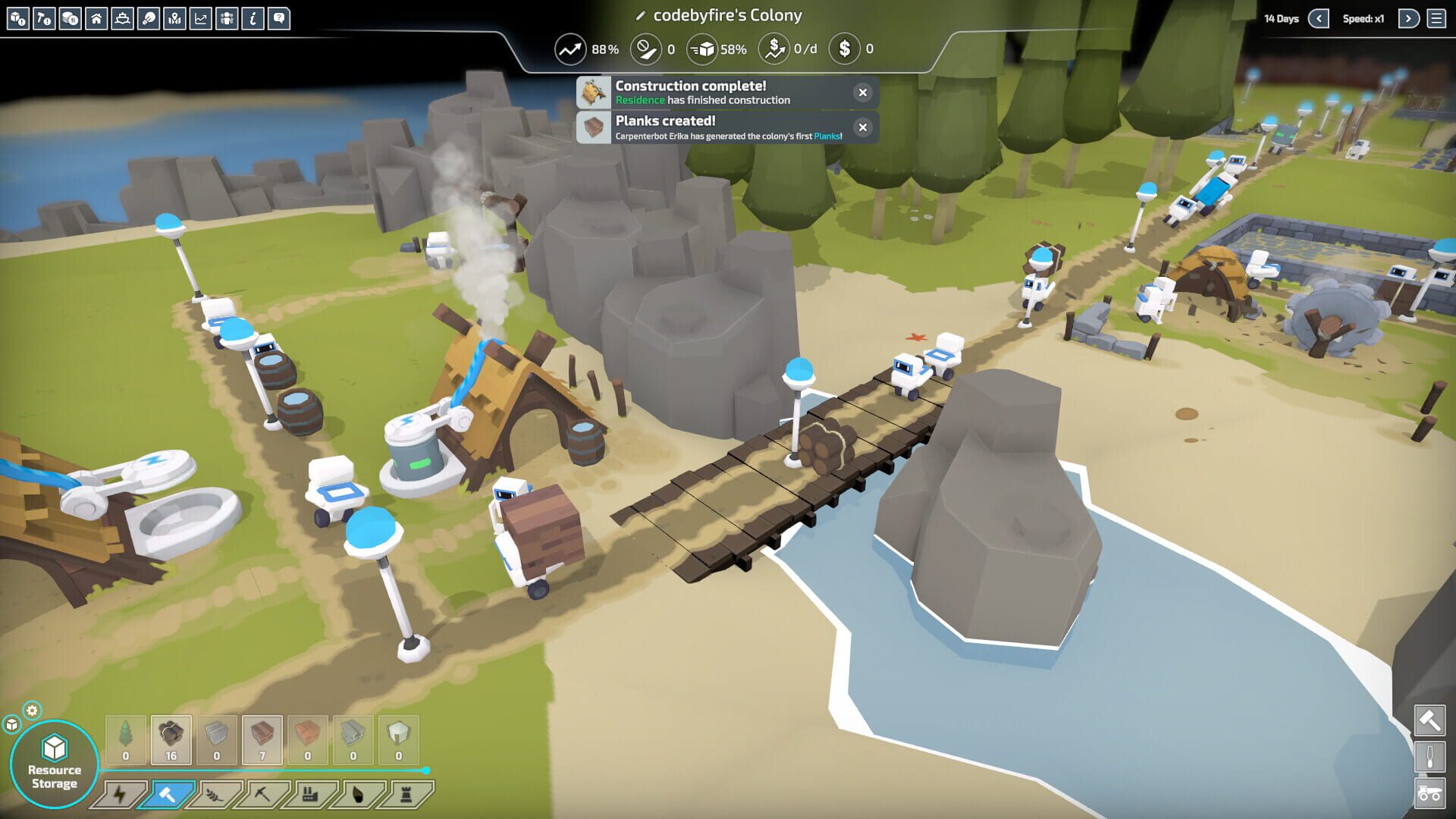The width and height of the screenshot is (1456, 819).
Task: Select the wood logs resource showing 16
Action: pyautogui.click(x=171, y=739)
